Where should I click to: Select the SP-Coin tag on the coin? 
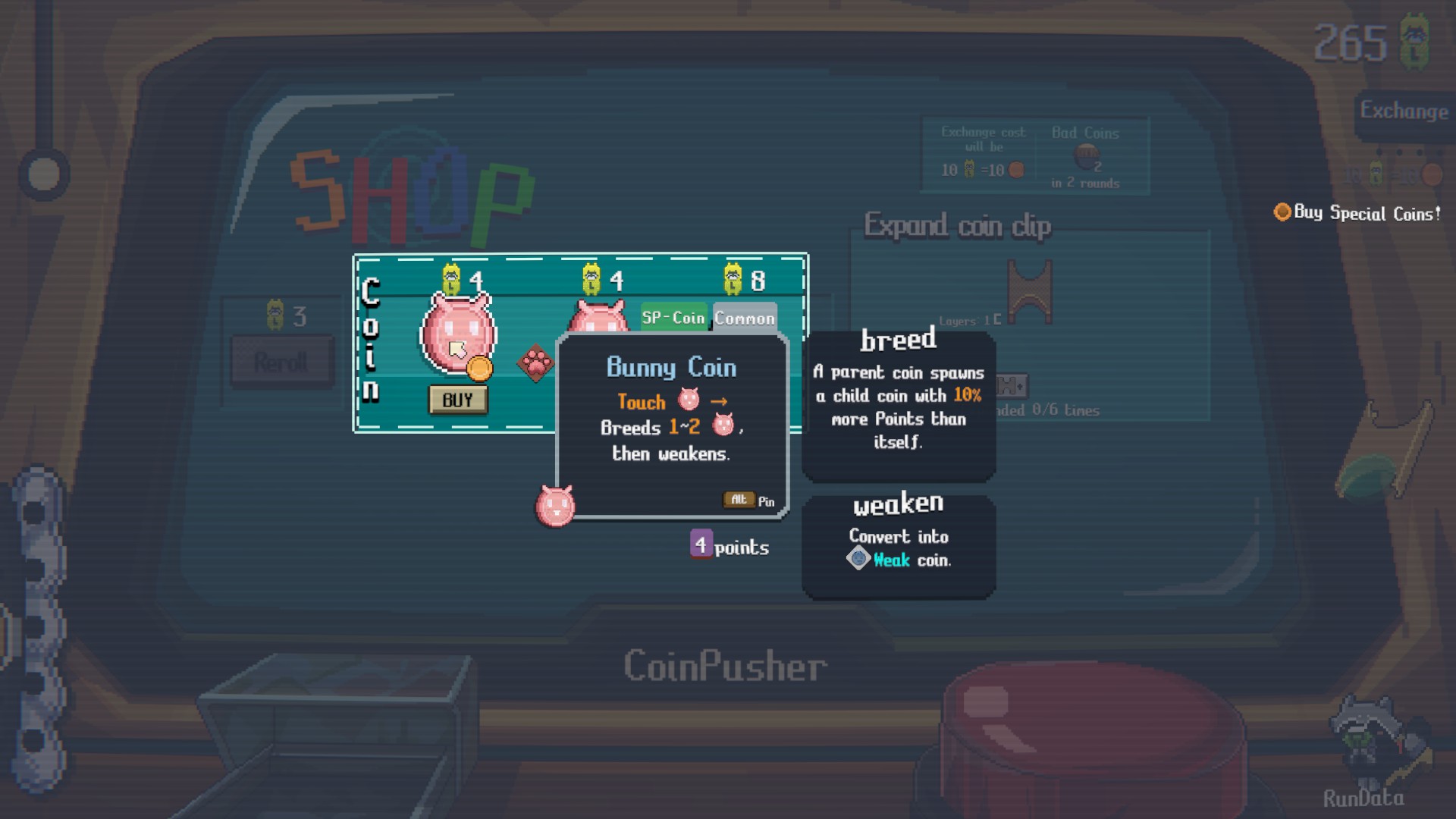[673, 317]
